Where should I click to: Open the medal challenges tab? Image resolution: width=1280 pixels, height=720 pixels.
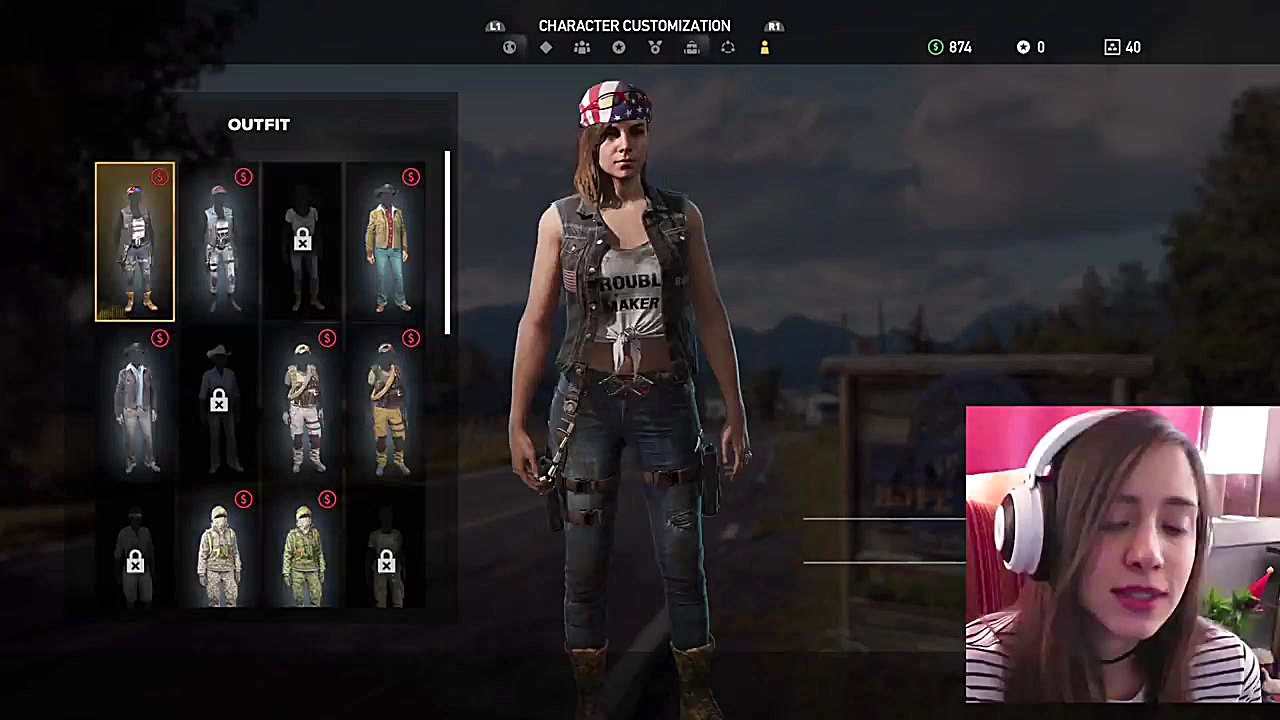655,47
